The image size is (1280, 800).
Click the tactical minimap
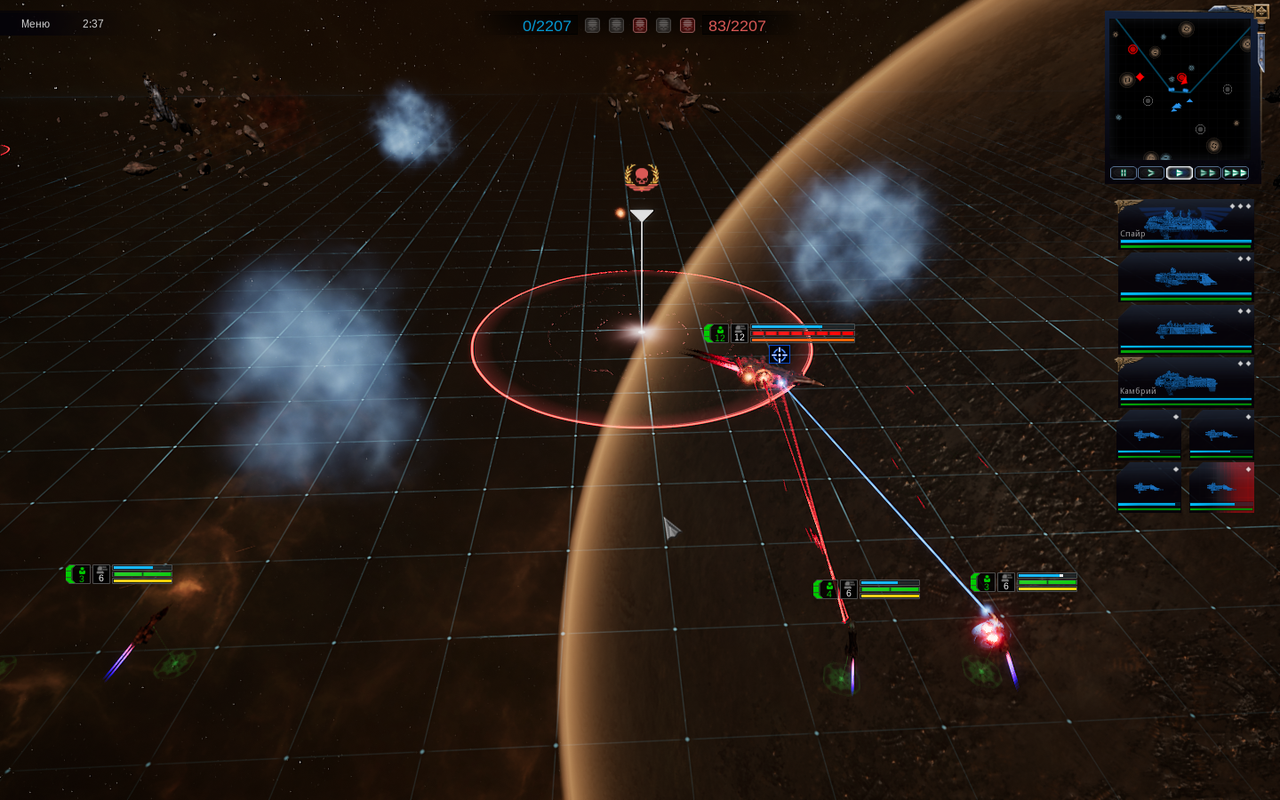(x=1179, y=87)
